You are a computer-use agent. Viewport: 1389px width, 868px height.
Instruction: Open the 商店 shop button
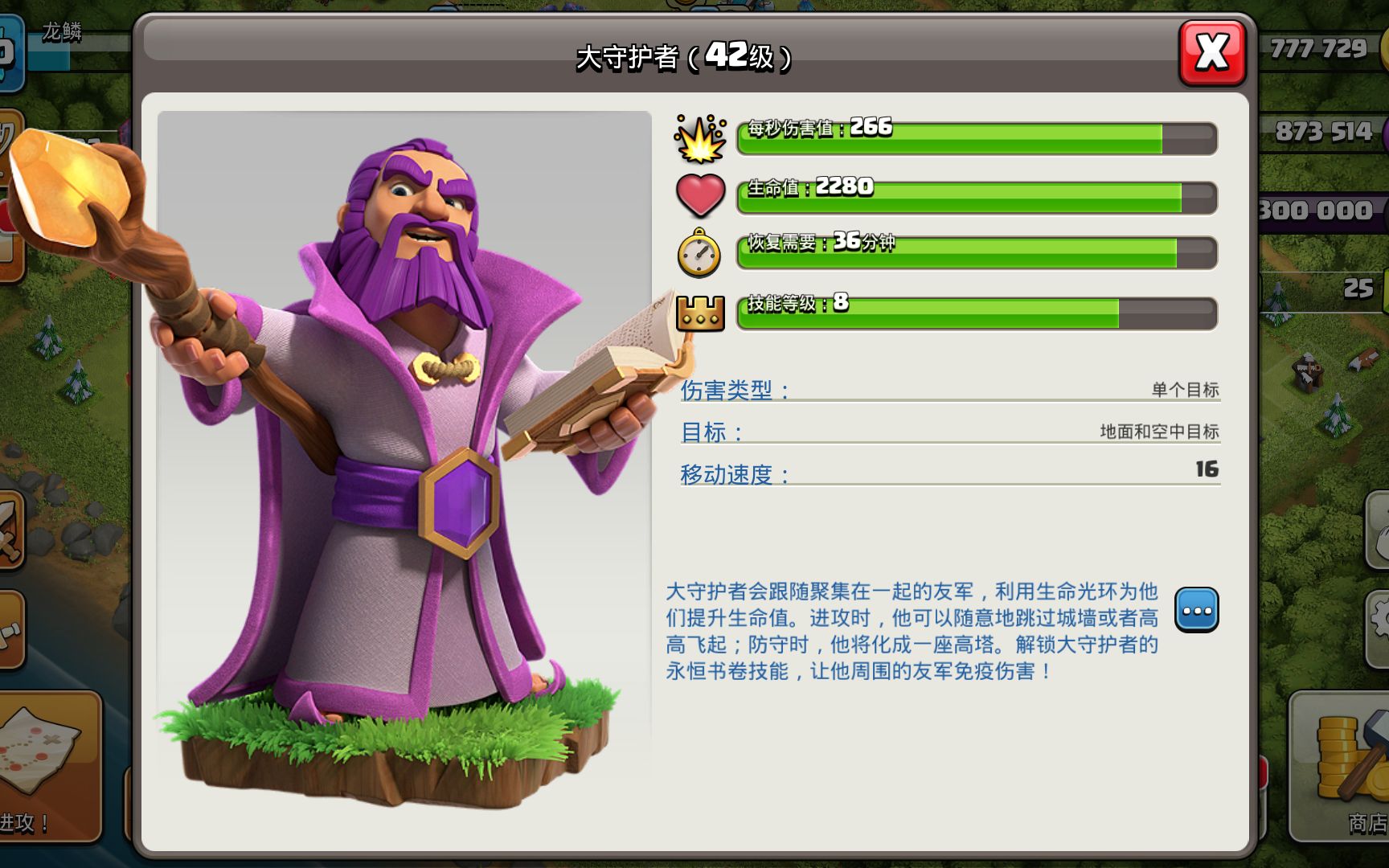[x=1342, y=768]
